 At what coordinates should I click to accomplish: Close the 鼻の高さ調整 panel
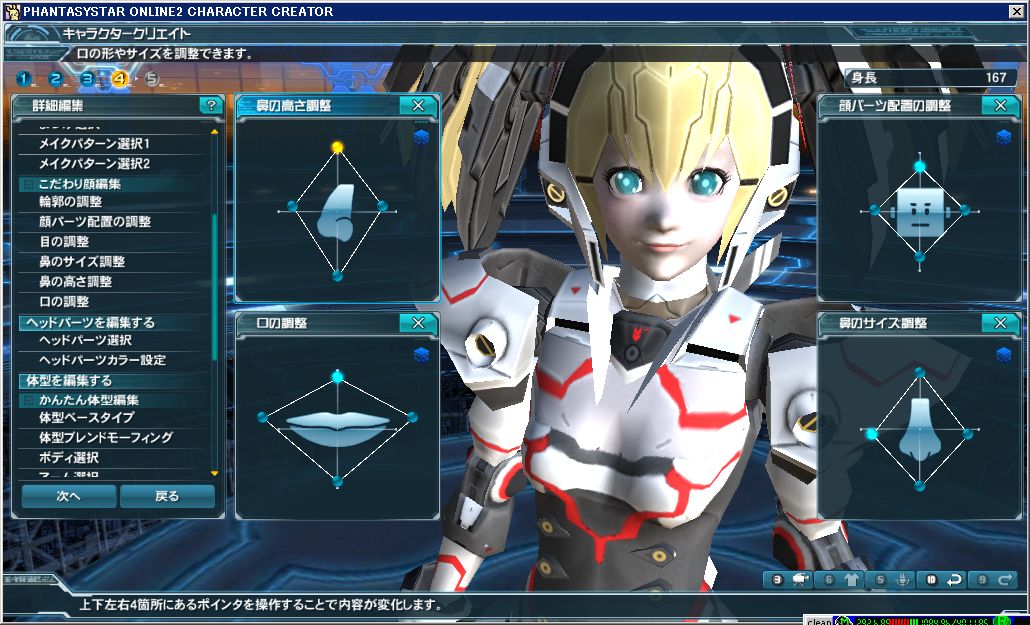[x=418, y=105]
